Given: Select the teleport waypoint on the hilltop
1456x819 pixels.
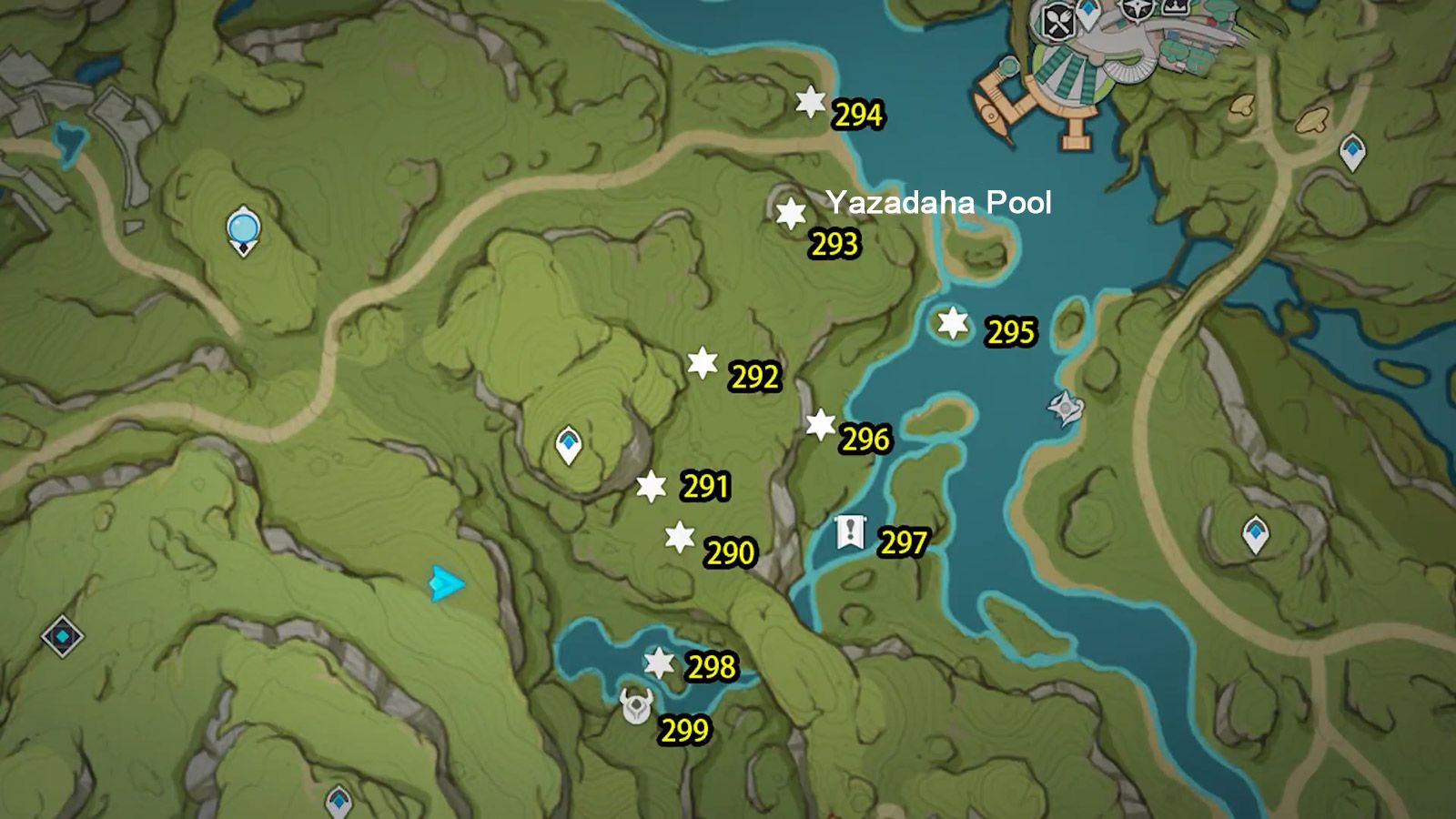Looking at the screenshot, I should [x=570, y=443].
